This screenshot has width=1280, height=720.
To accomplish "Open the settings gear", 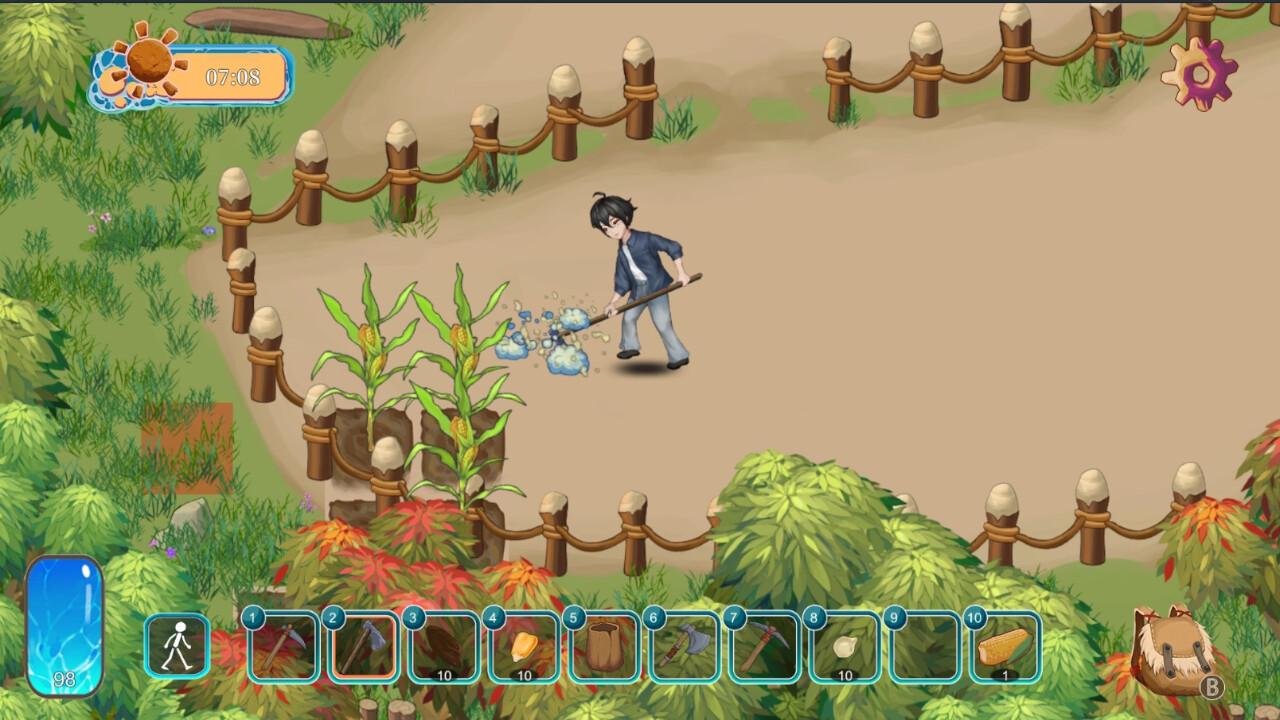I will [x=1198, y=73].
